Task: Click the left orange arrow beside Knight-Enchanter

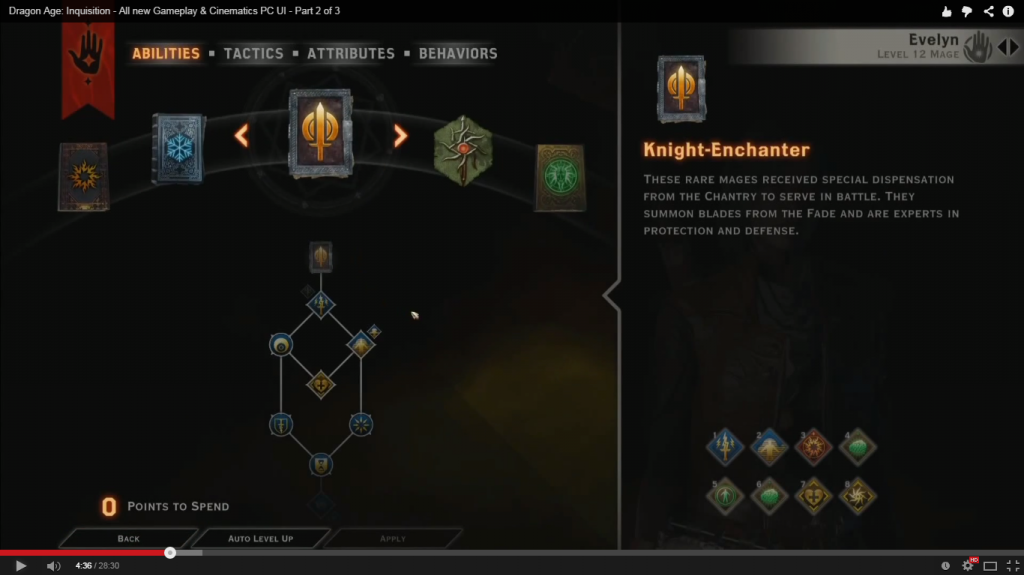Action: pos(241,135)
